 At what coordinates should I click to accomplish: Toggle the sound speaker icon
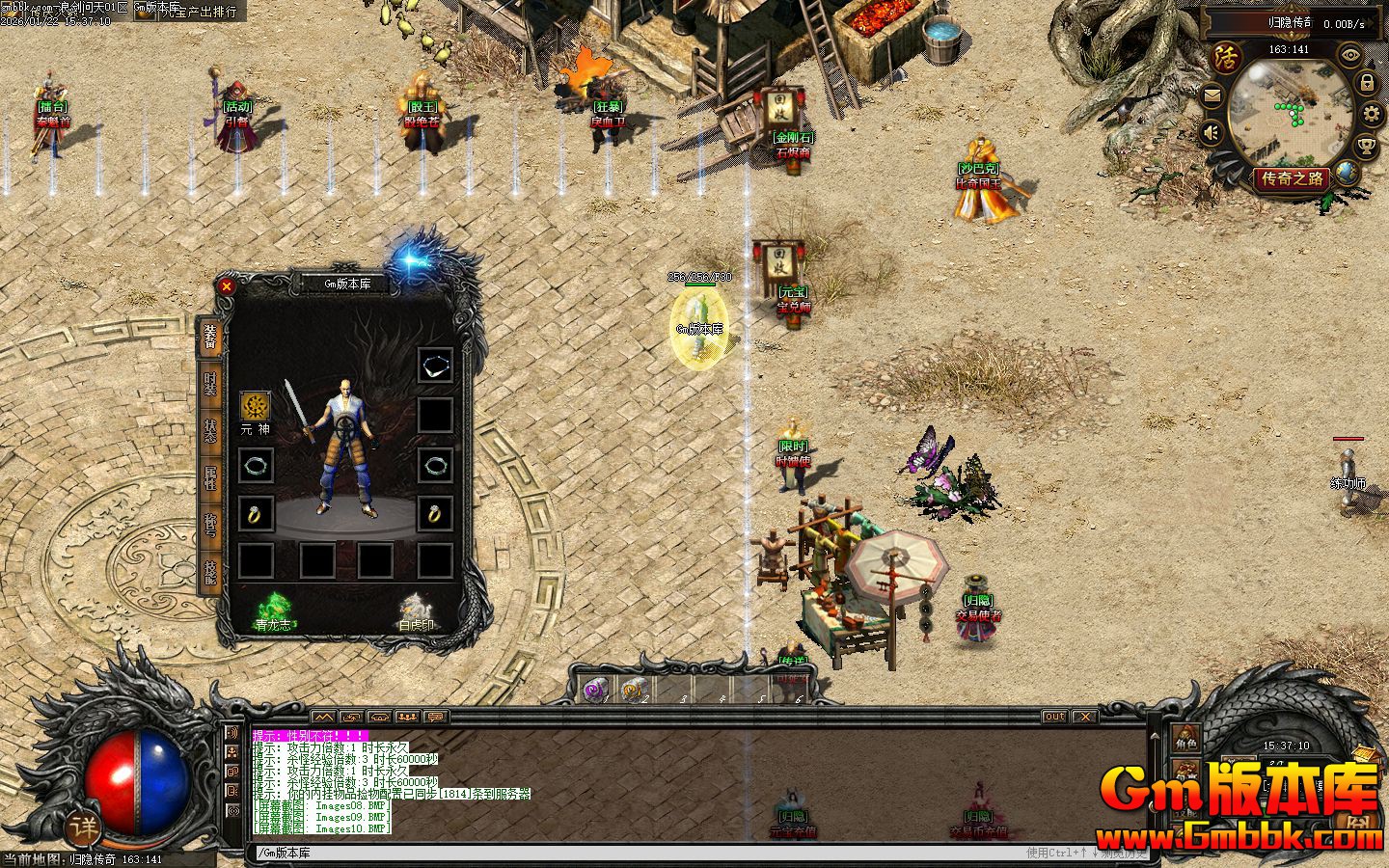point(1212,132)
